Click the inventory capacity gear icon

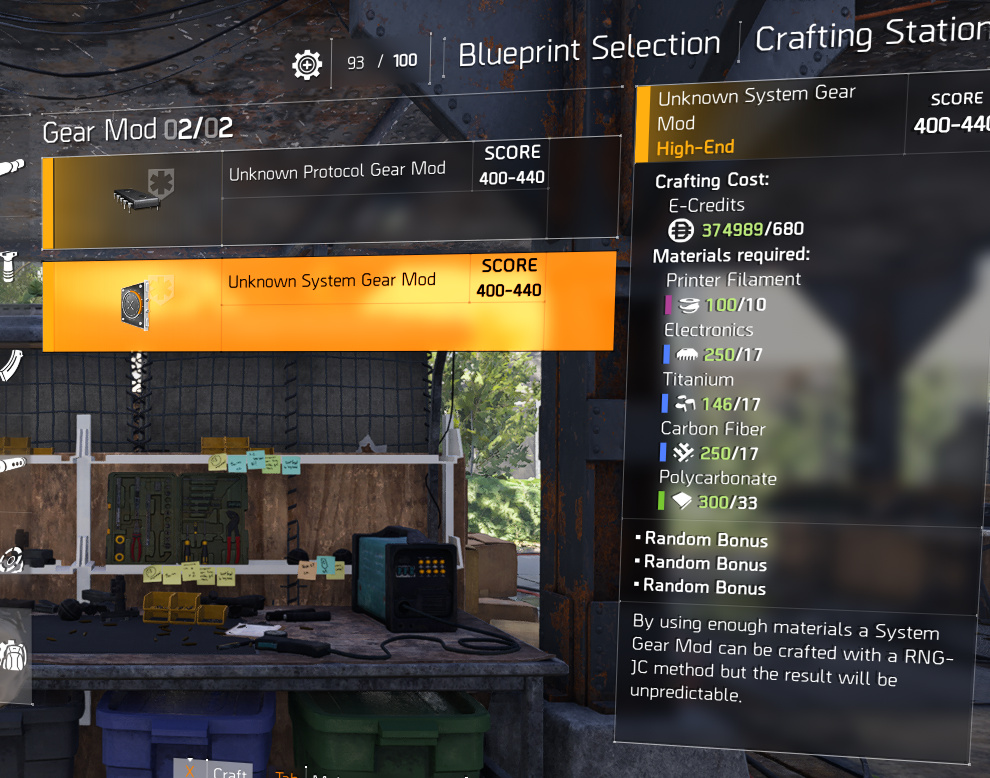[x=307, y=65]
